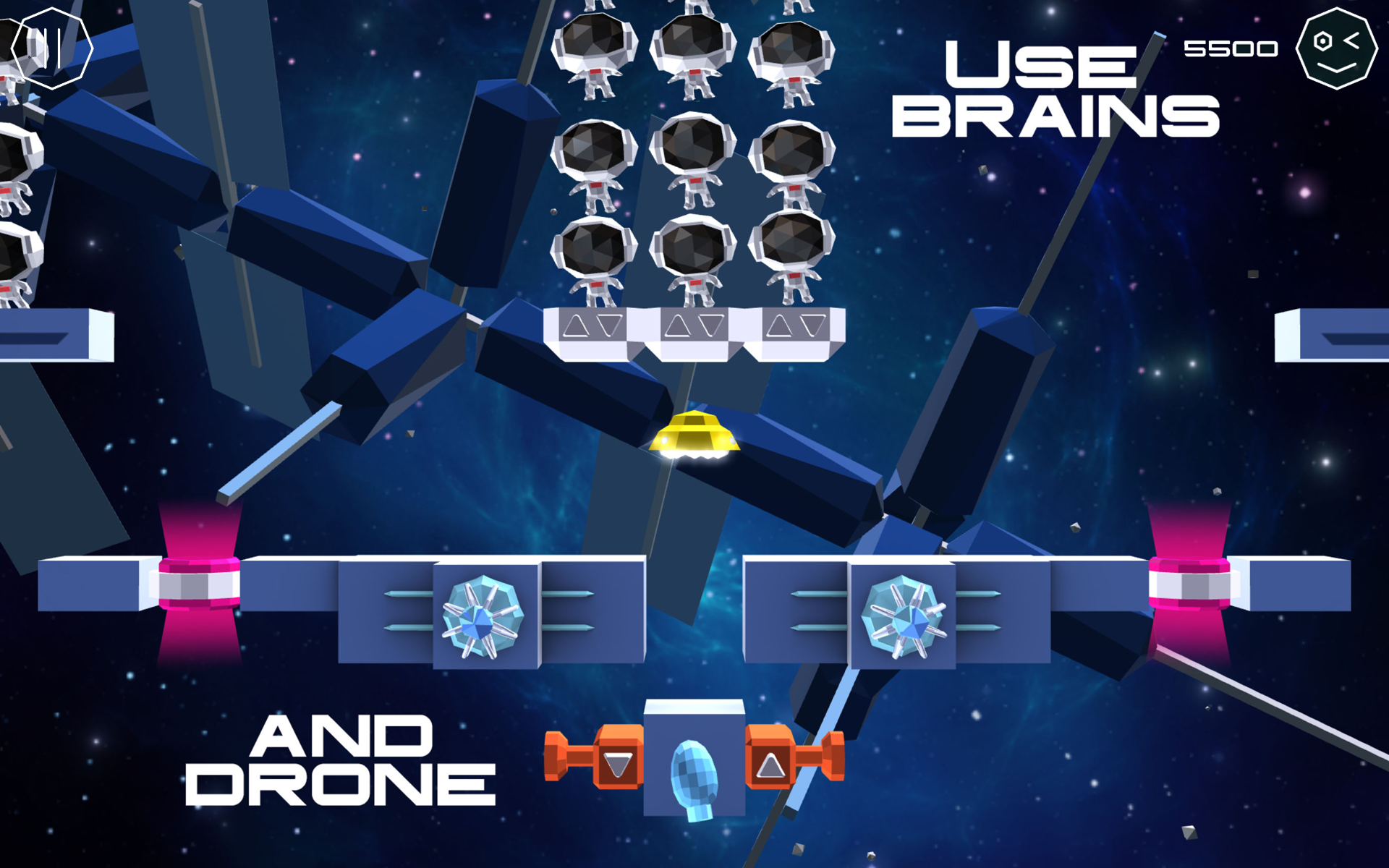Click the pause button top-left
Image resolution: width=1389 pixels, height=868 pixels.
tap(52, 48)
